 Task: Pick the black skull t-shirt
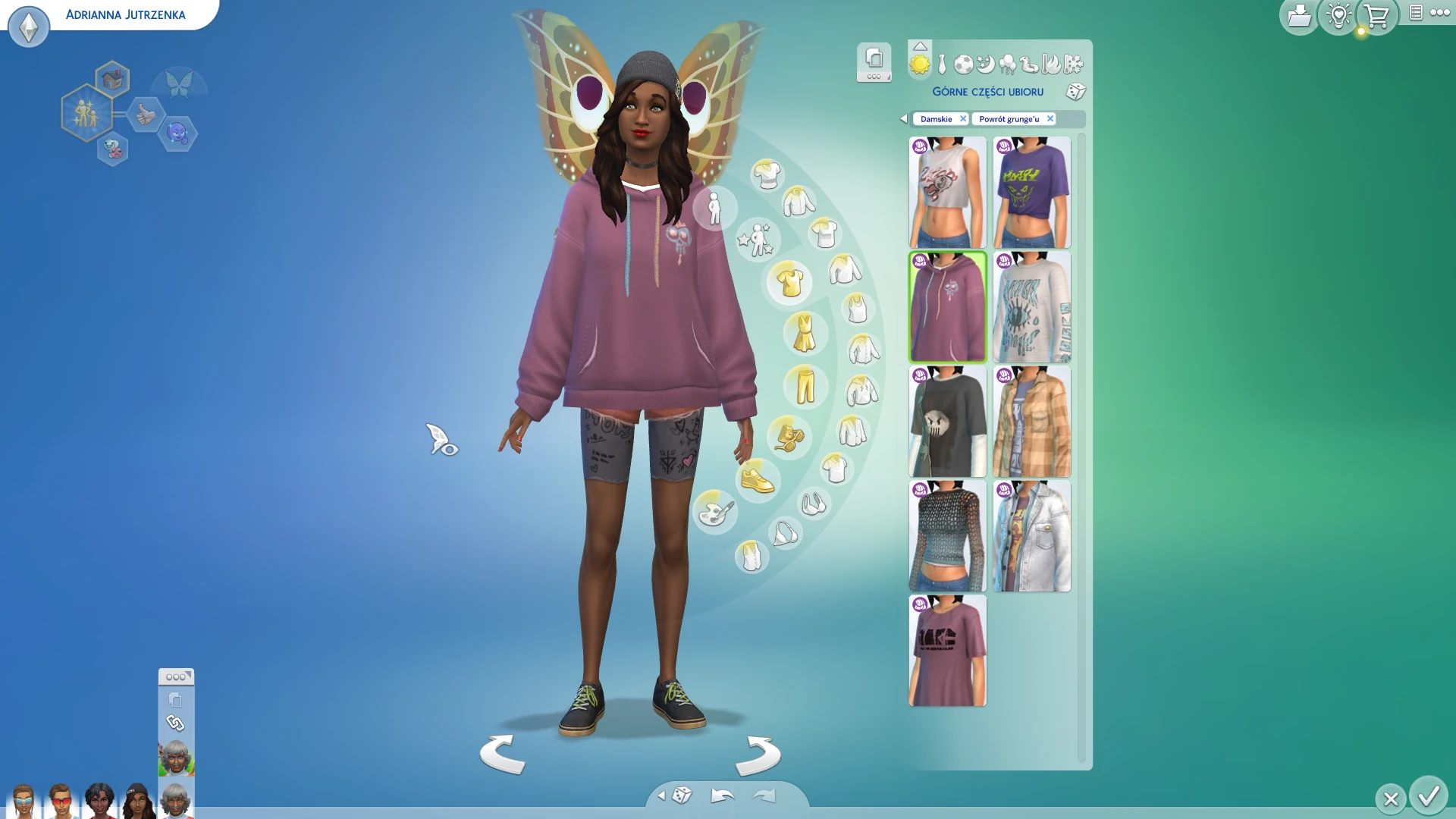coord(947,422)
